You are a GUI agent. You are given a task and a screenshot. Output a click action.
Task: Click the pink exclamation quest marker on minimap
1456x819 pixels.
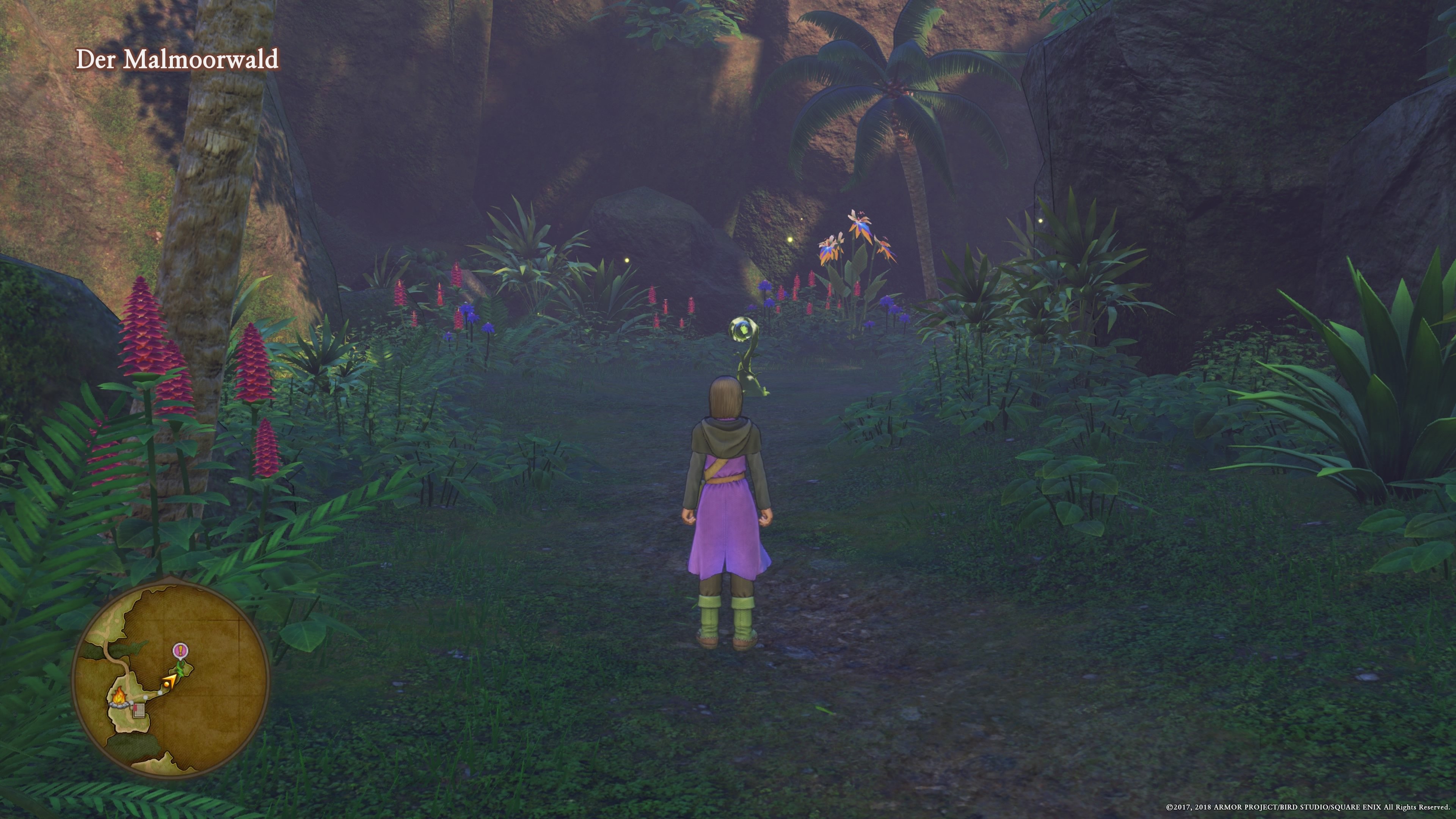(180, 651)
